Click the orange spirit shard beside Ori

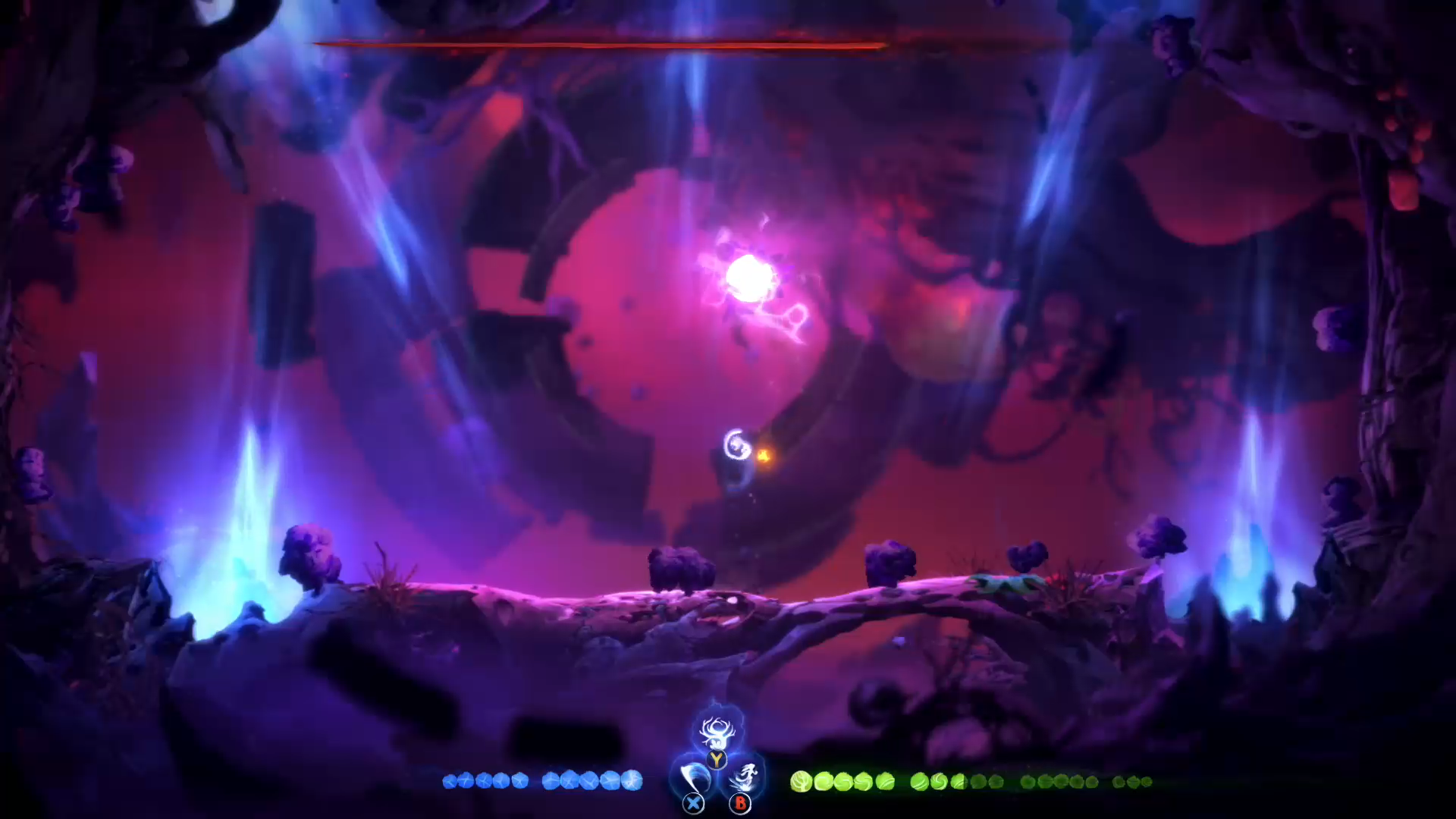click(x=766, y=453)
